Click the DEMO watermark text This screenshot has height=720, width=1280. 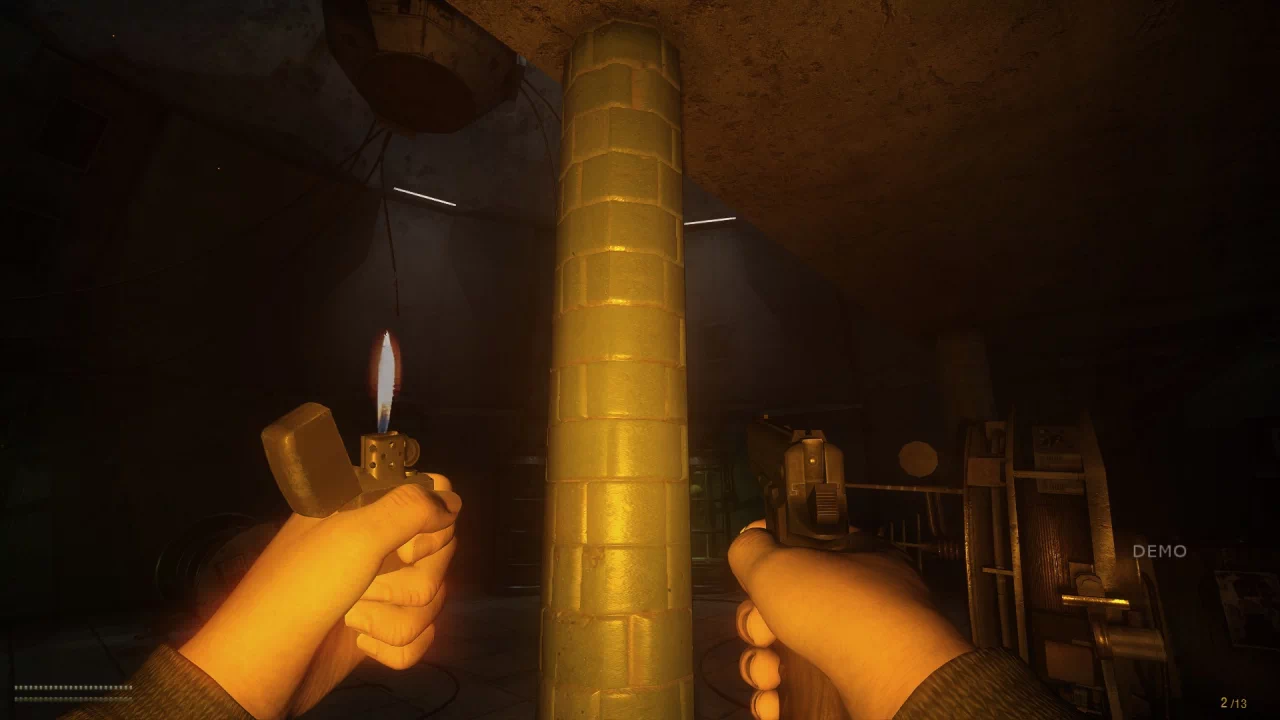pyautogui.click(x=1161, y=548)
